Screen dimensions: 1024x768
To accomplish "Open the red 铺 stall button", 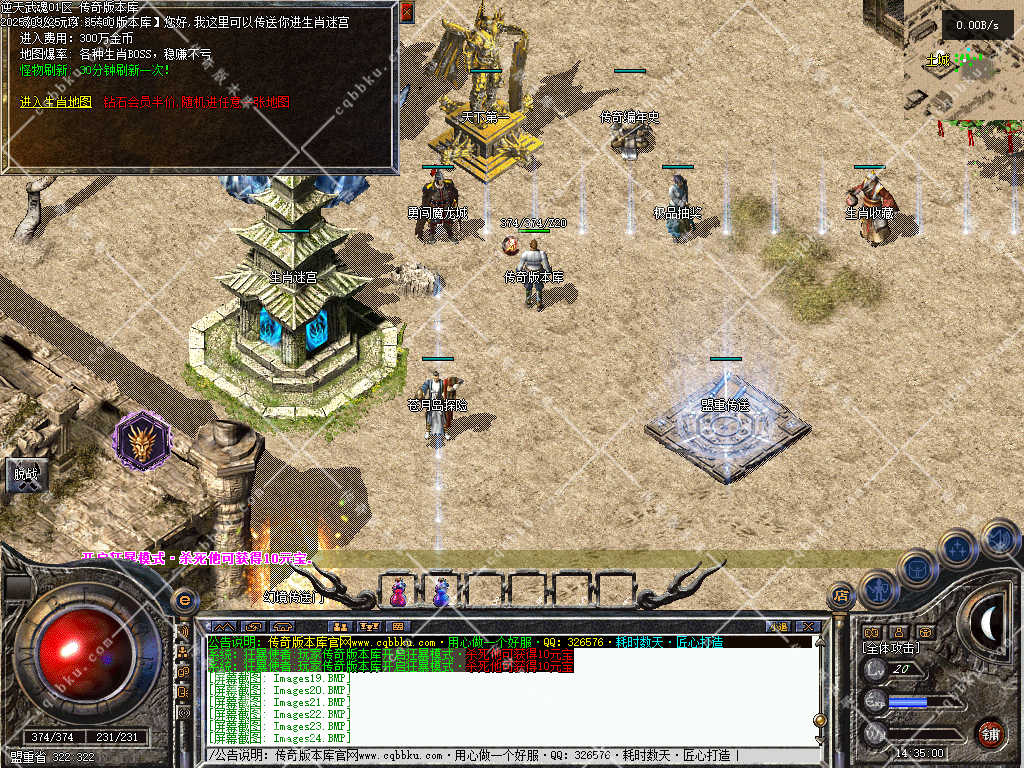I will pyautogui.click(x=990, y=733).
